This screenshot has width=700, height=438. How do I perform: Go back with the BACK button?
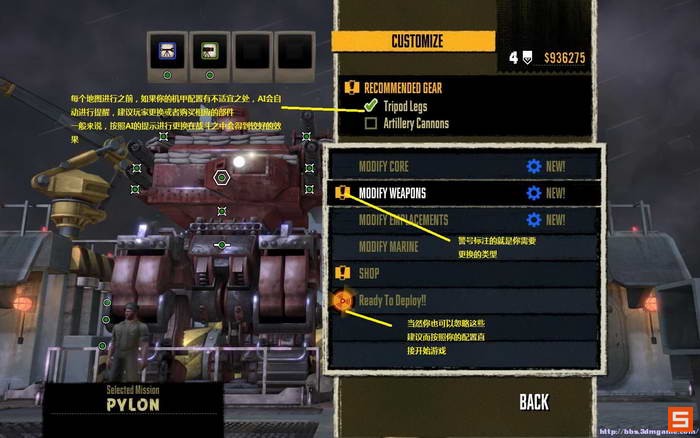[534, 402]
